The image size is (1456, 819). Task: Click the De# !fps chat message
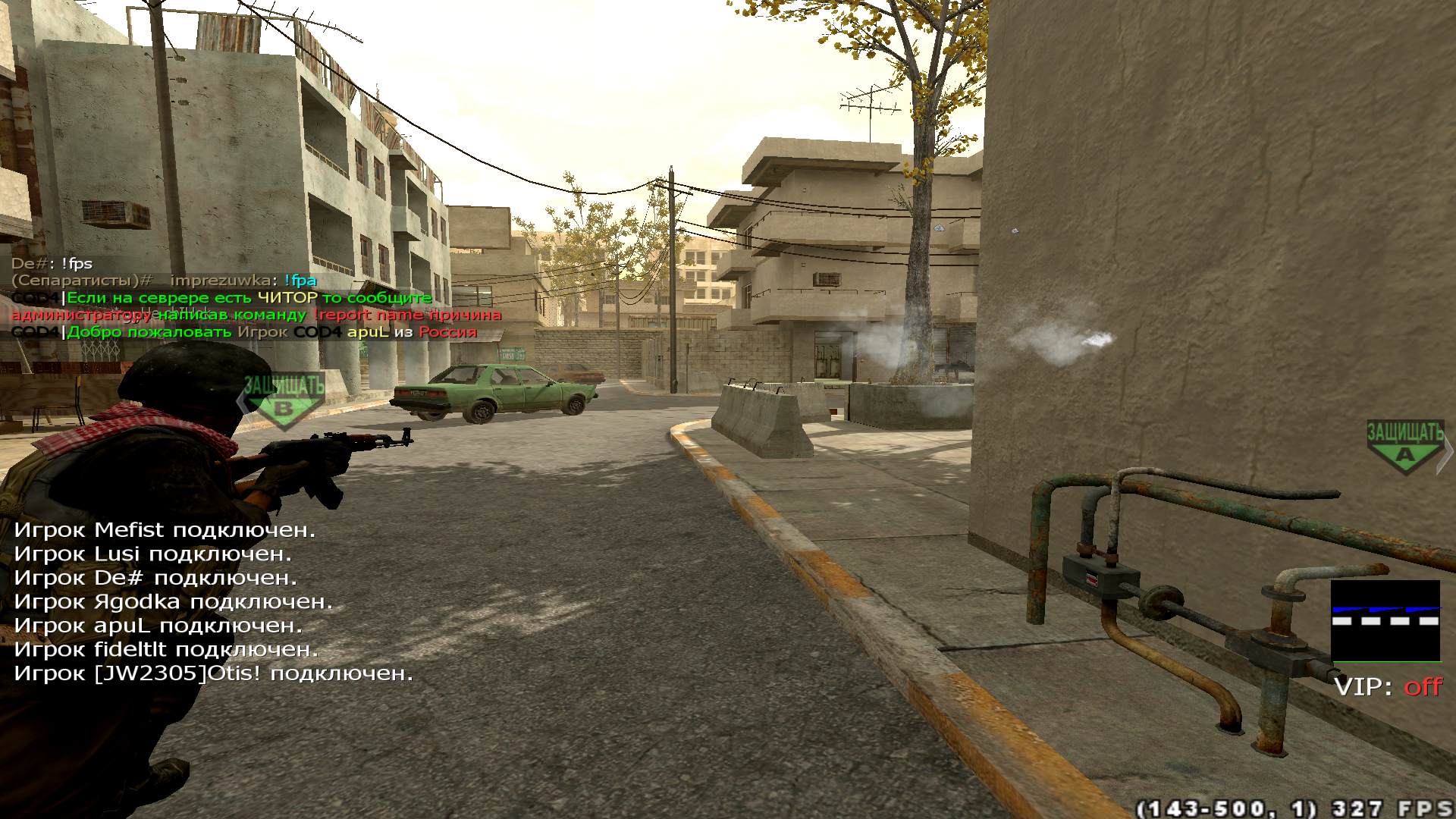[52, 264]
